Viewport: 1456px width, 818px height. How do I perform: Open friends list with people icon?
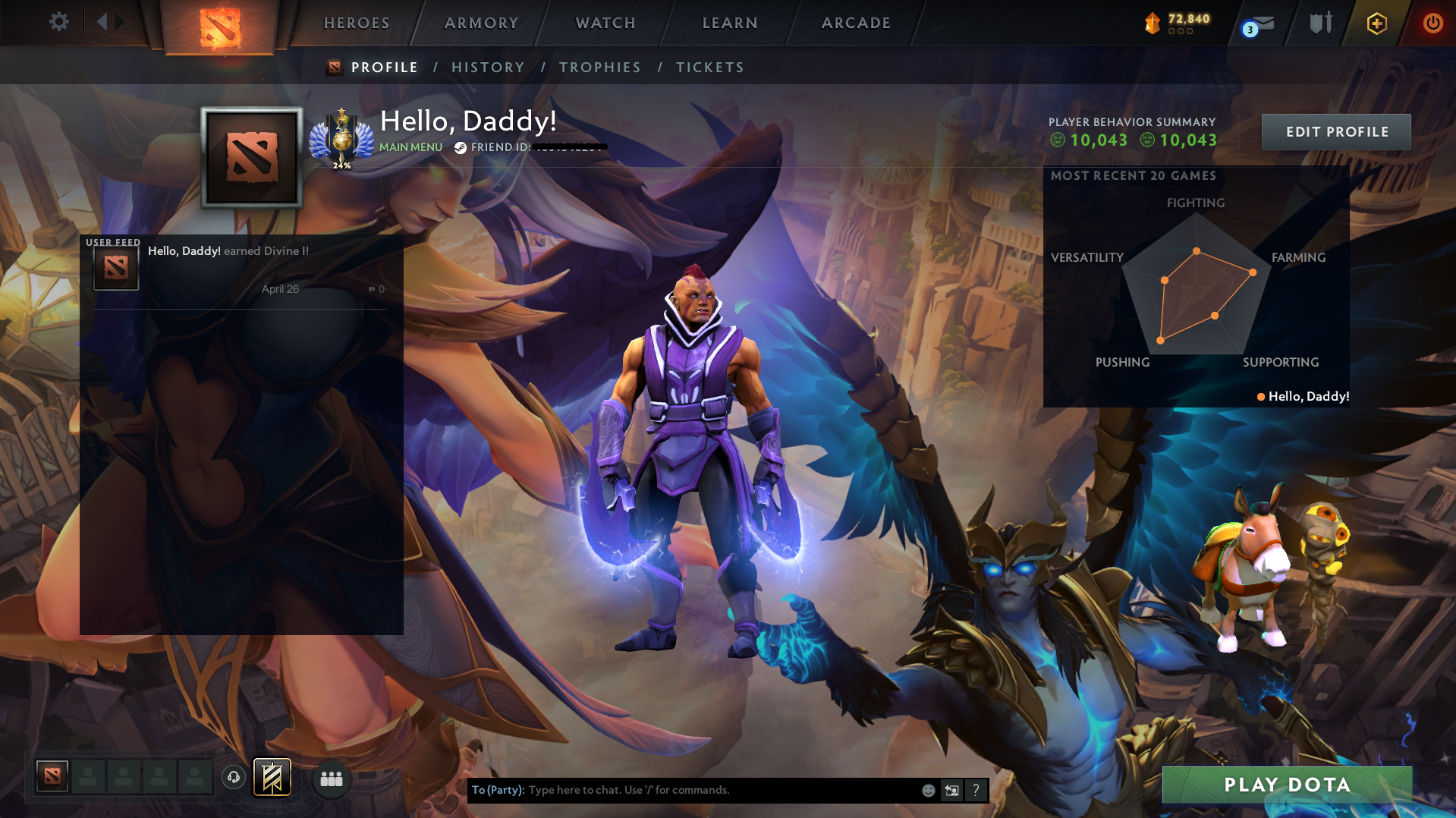pyautogui.click(x=331, y=779)
